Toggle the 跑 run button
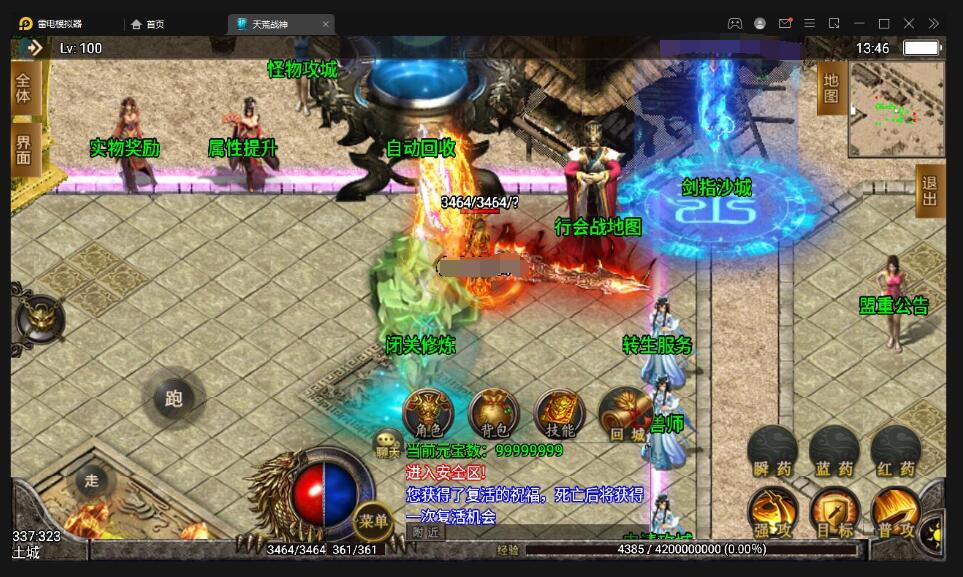The height and width of the screenshot is (577, 963). point(174,399)
